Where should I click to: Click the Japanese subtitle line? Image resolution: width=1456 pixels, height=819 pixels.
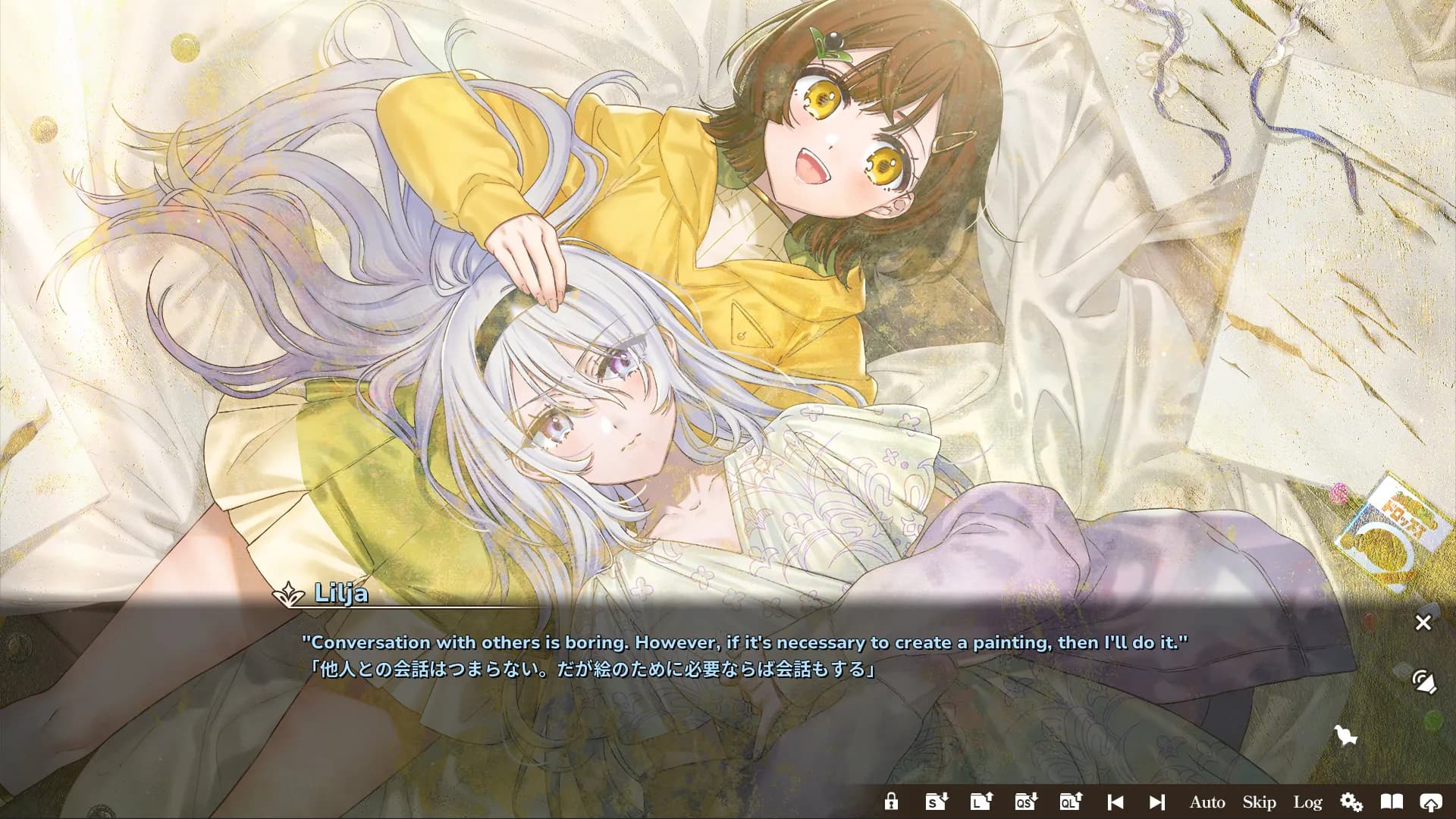point(589,669)
